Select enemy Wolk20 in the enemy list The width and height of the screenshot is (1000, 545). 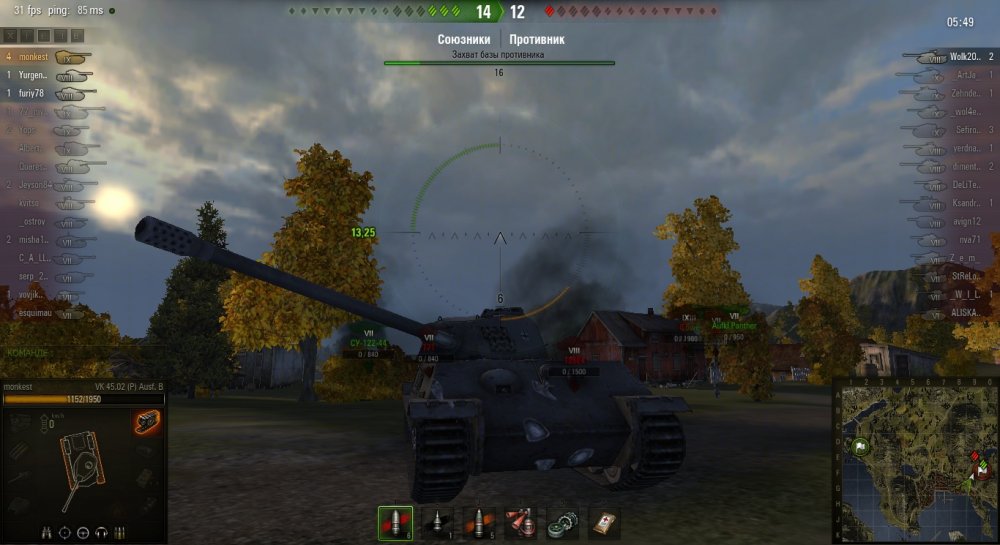click(x=964, y=58)
